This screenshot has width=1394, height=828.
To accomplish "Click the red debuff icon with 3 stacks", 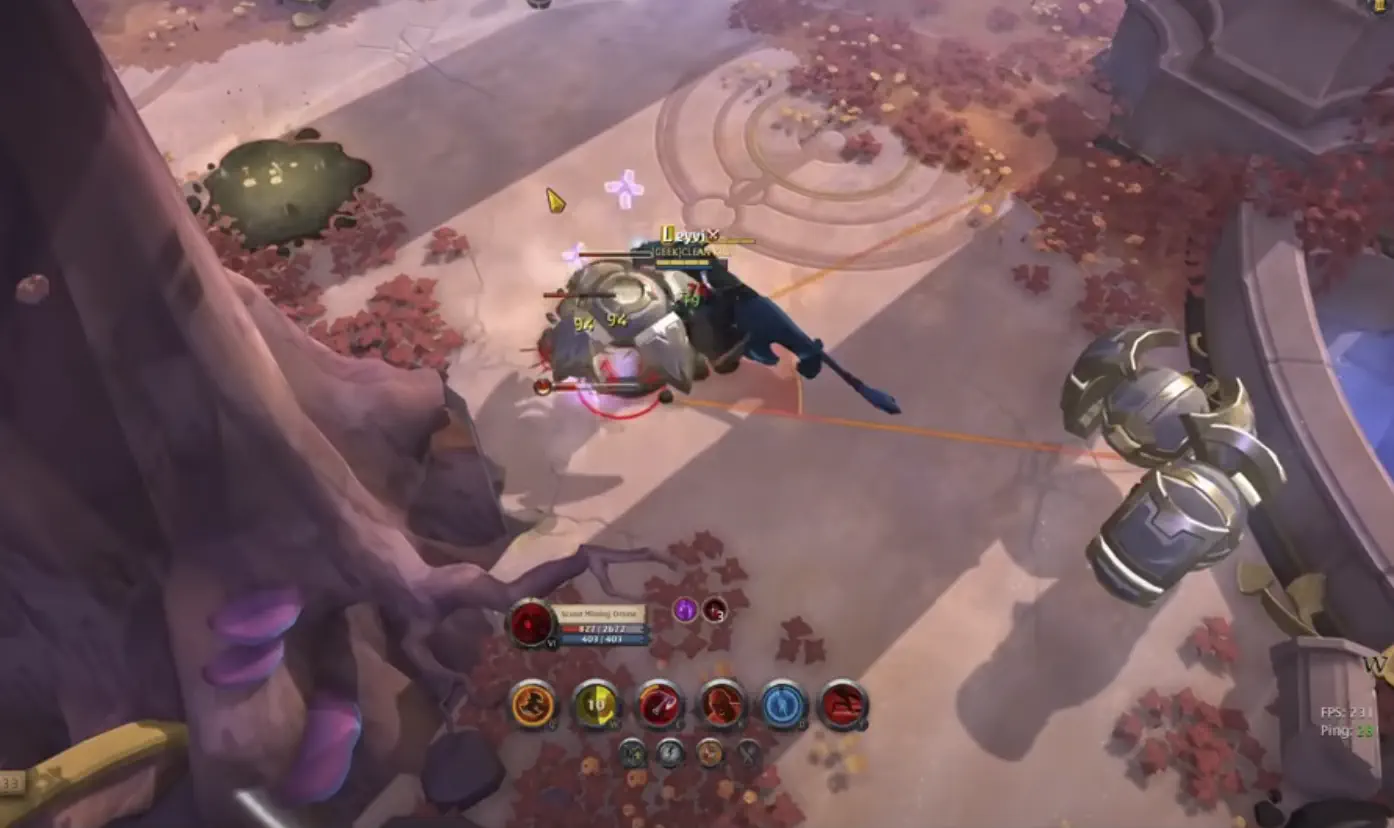I will tap(713, 611).
